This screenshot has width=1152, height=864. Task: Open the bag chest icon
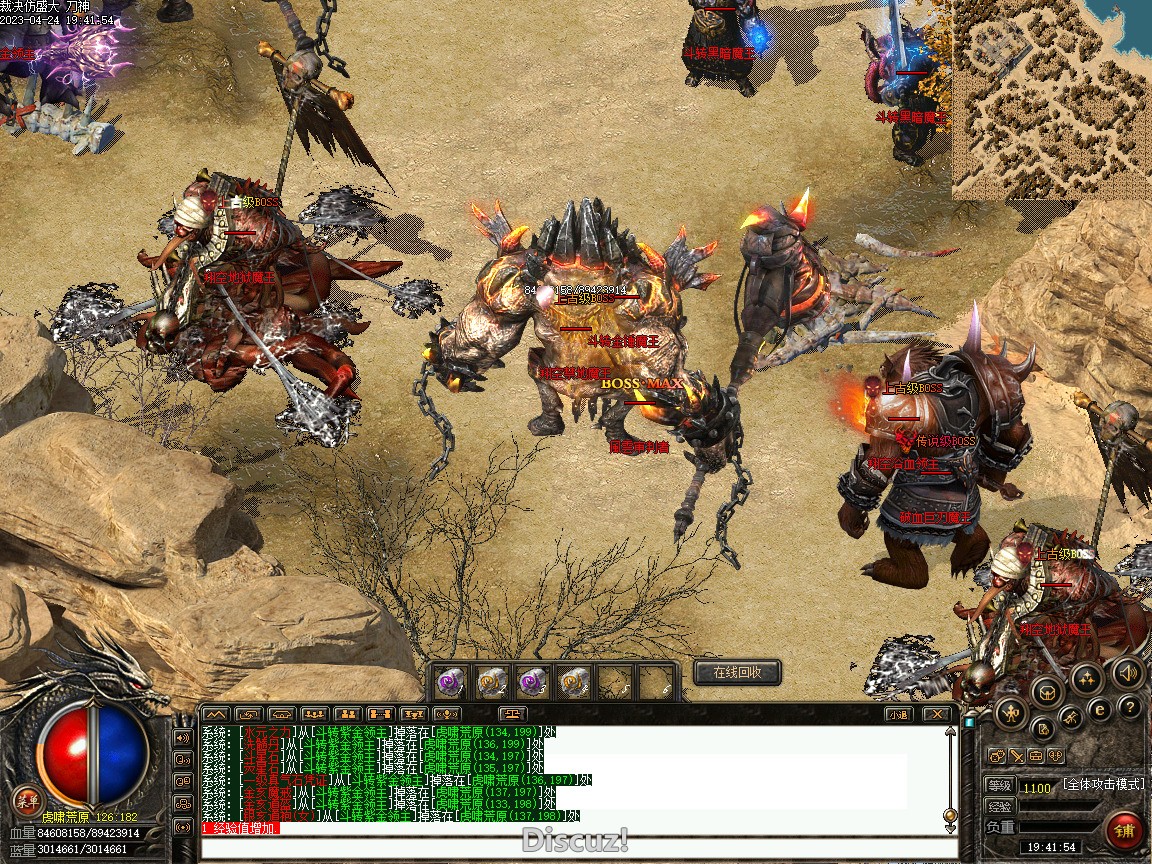point(1048,690)
